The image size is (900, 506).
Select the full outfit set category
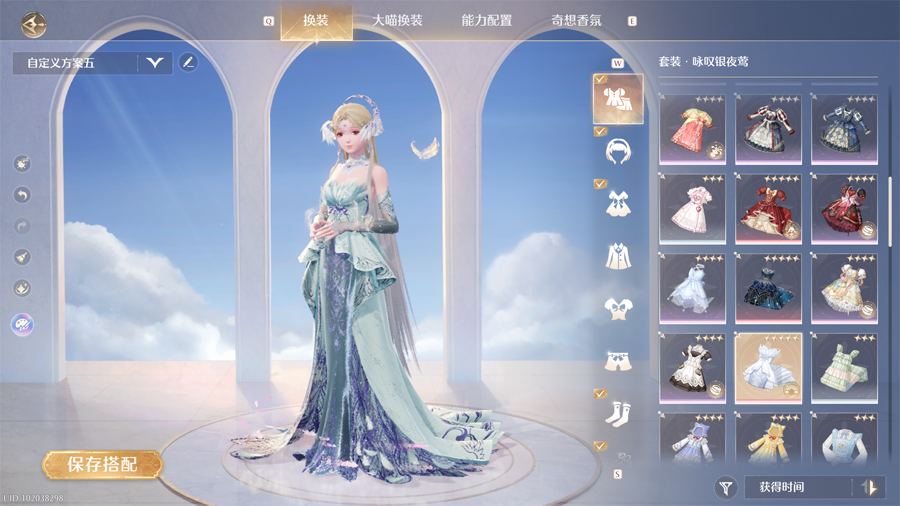click(618, 99)
